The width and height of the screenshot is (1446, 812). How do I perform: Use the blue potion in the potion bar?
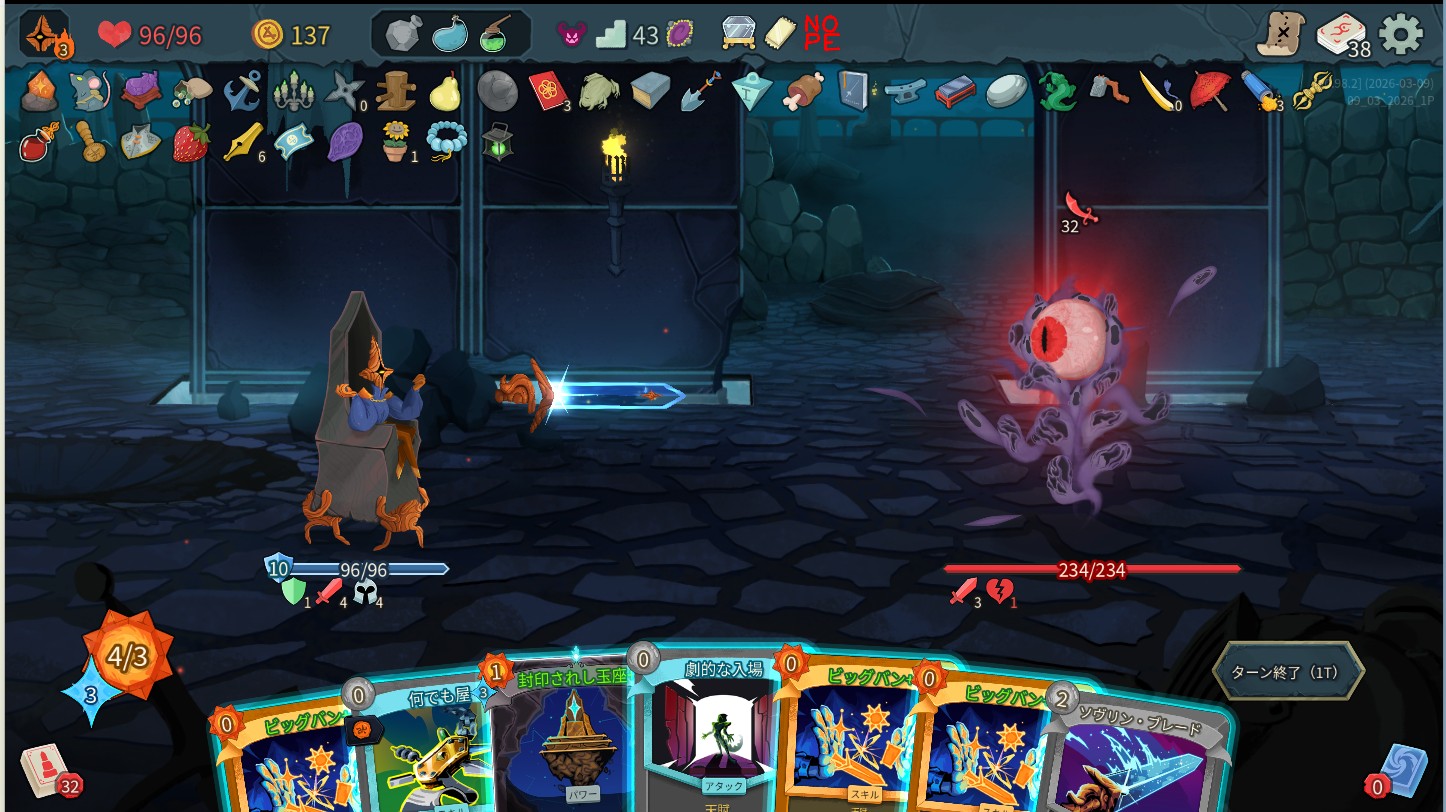tap(450, 35)
